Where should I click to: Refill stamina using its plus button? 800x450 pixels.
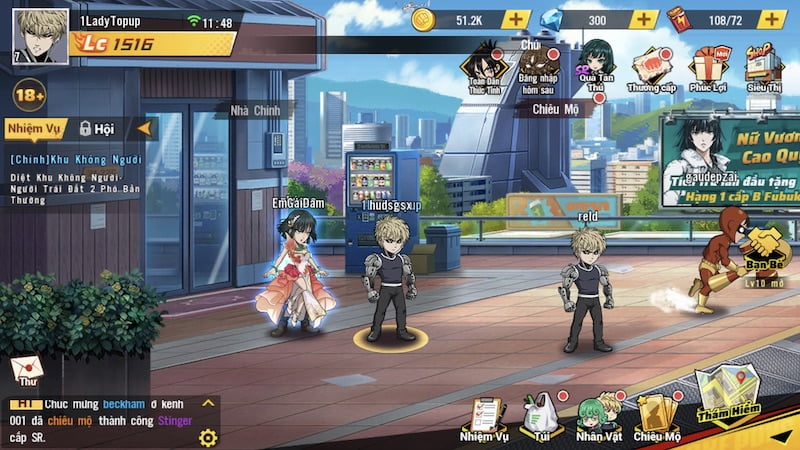point(771,19)
